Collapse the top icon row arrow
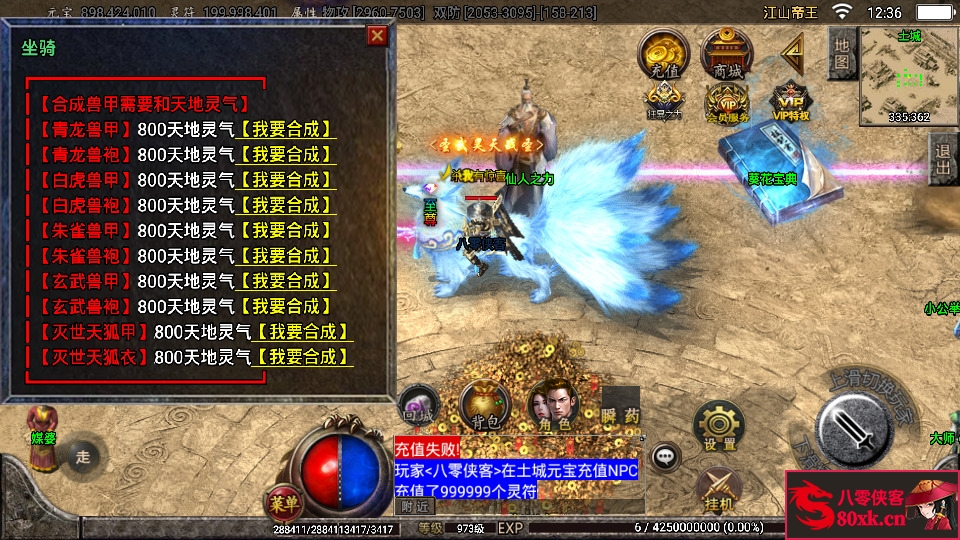Viewport: 960px width, 540px height. coord(795,50)
